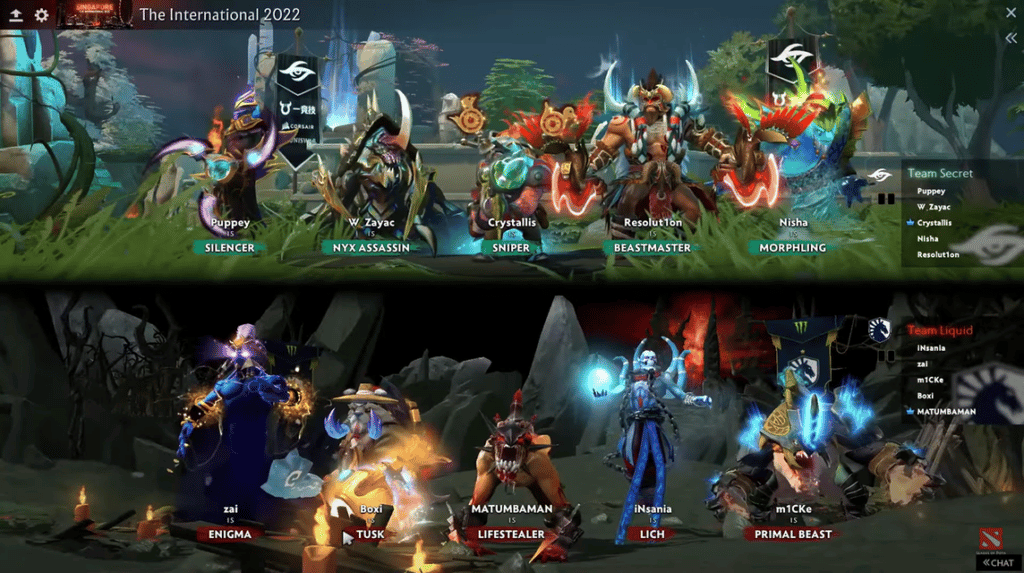
Task: Collapse the side panel with double chevrons
Action: pyautogui.click(x=1011, y=38)
